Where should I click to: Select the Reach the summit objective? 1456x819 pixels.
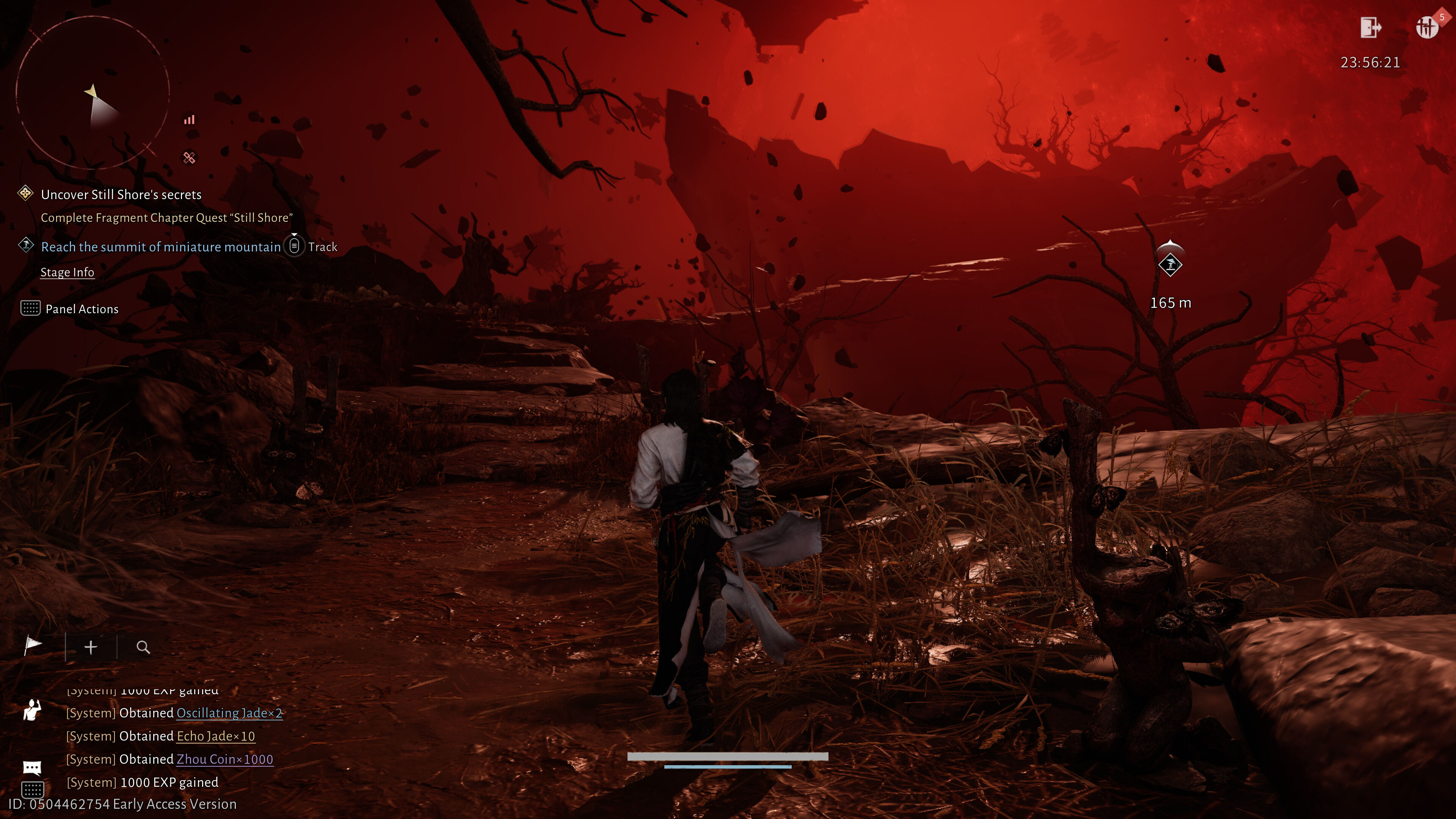[x=160, y=247]
